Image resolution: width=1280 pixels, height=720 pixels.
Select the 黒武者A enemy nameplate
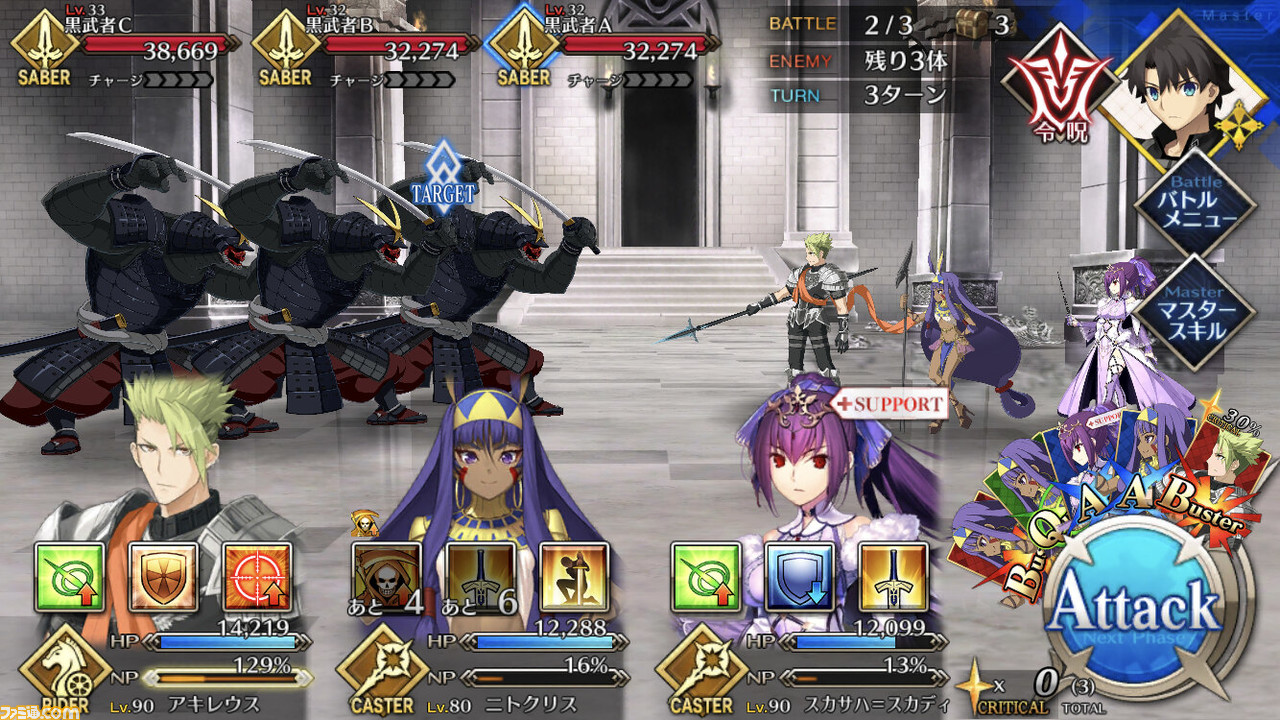tap(608, 48)
